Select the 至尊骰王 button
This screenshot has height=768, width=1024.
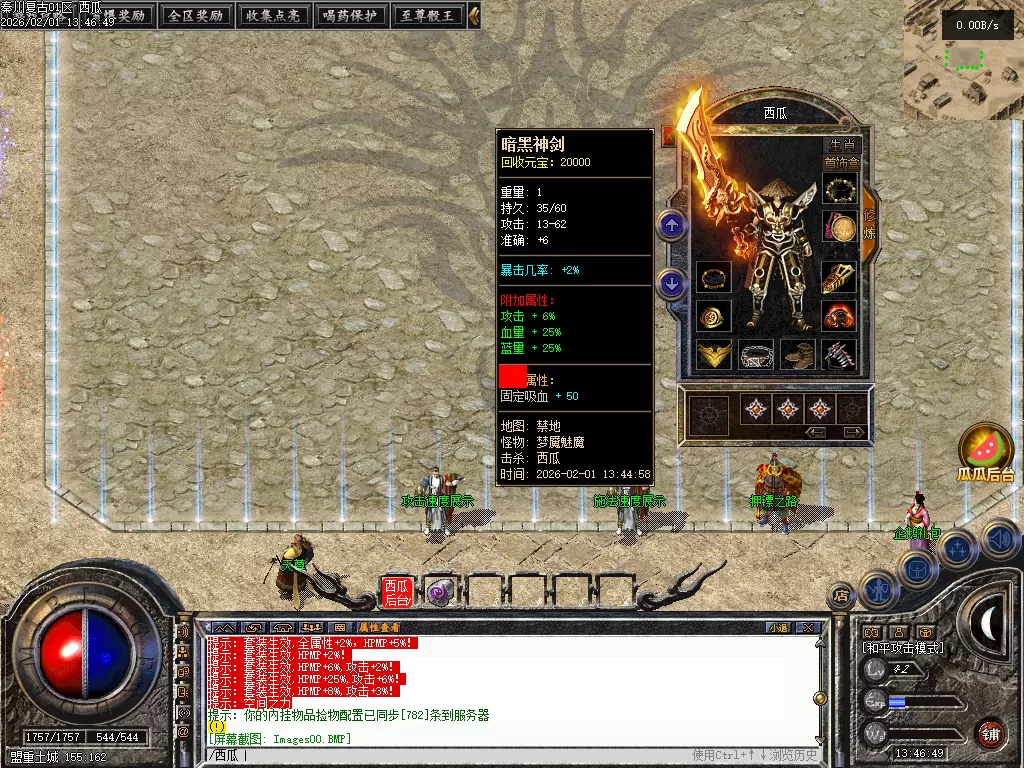[427, 15]
